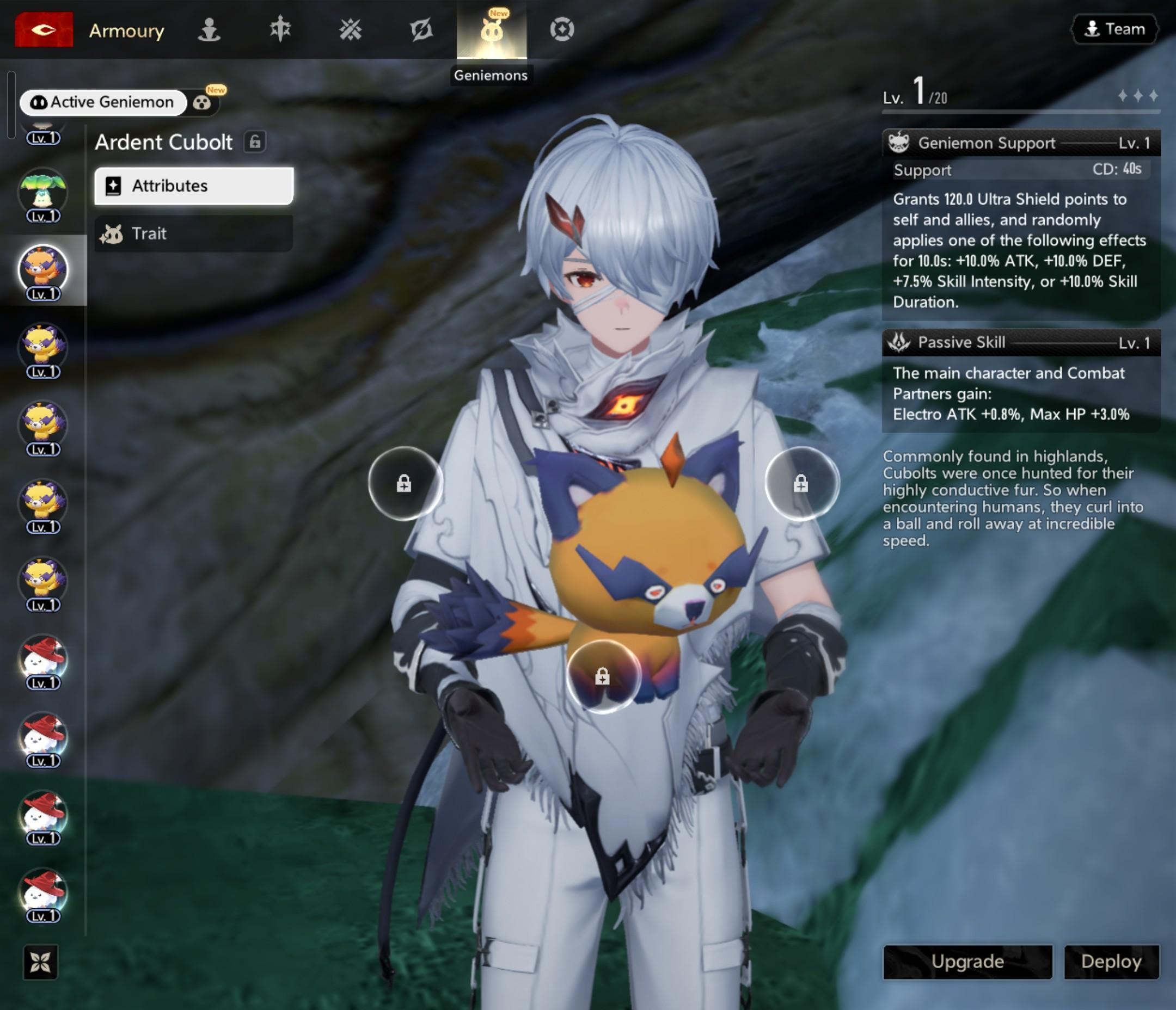Open the circular target tab

[x=562, y=29]
